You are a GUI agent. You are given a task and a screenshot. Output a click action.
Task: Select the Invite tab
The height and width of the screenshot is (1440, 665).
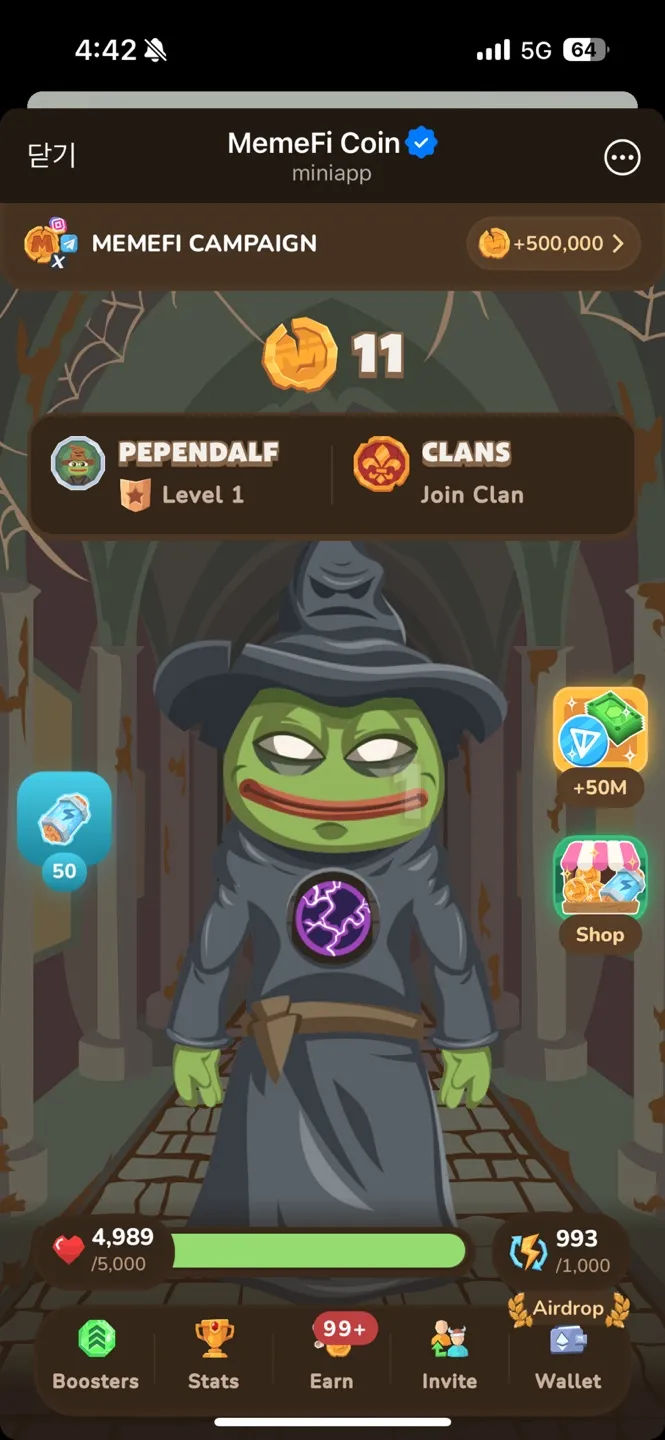pyautogui.click(x=449, y=1353)
